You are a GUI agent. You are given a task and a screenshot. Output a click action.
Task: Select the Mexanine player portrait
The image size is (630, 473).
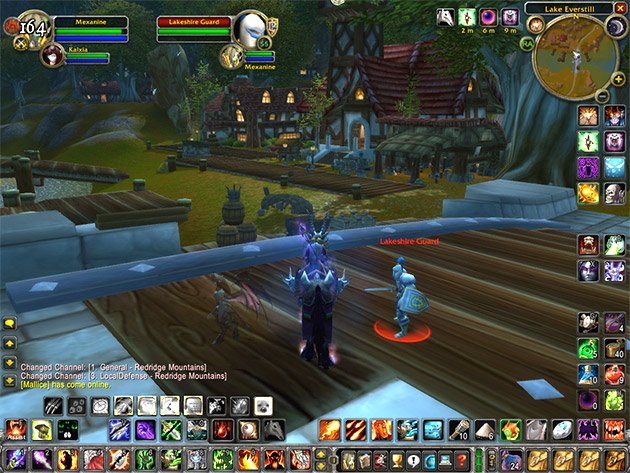pos(28,27)
